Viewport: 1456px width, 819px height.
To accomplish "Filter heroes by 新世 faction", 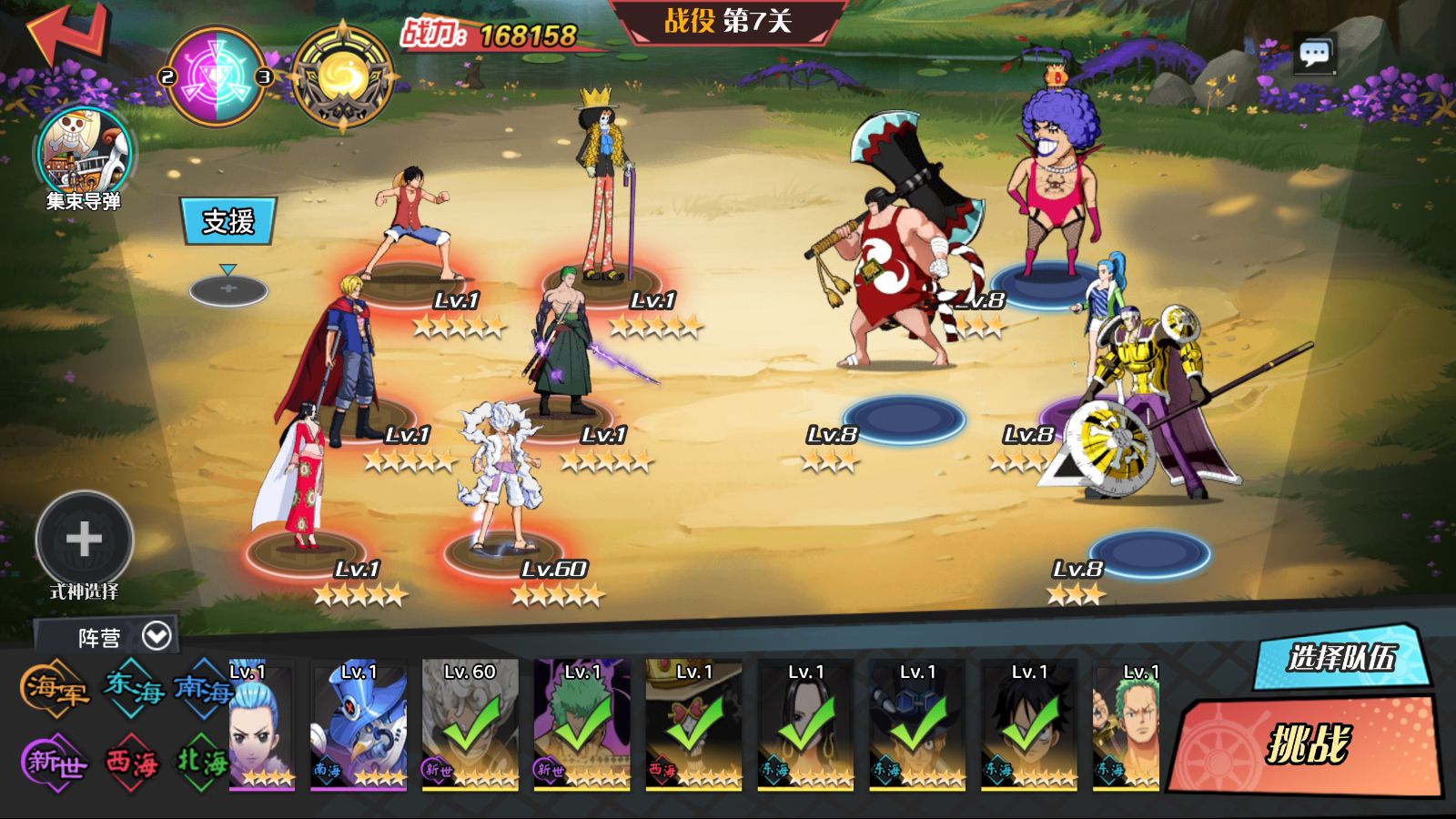I will click(55, 761).
